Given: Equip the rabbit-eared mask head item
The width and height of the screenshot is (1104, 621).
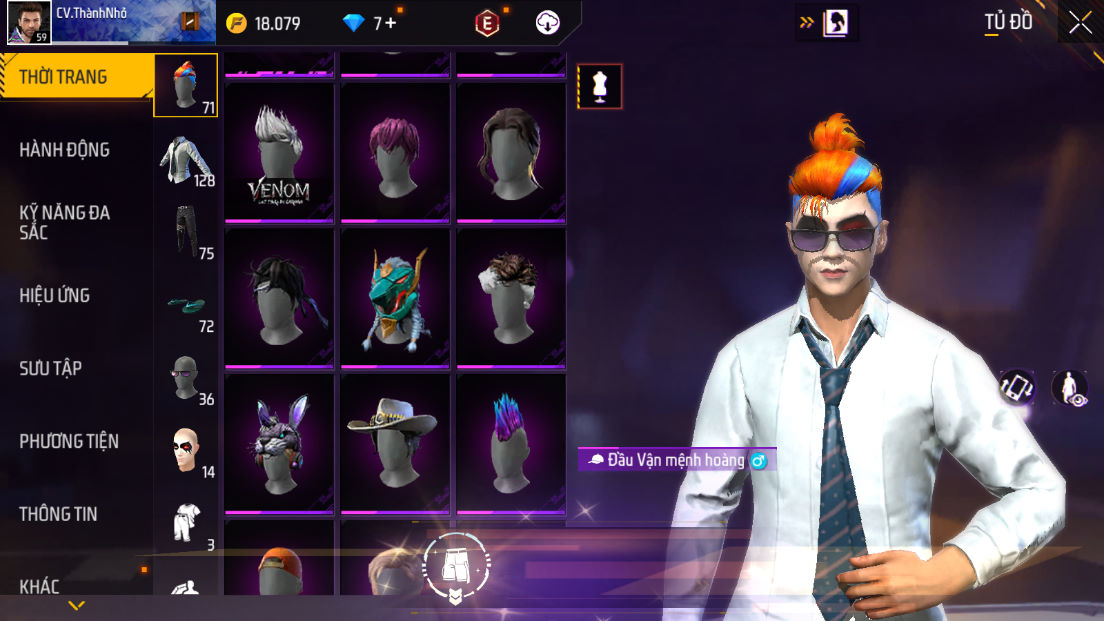Looking at the screenshot, I should pos(279,443).
